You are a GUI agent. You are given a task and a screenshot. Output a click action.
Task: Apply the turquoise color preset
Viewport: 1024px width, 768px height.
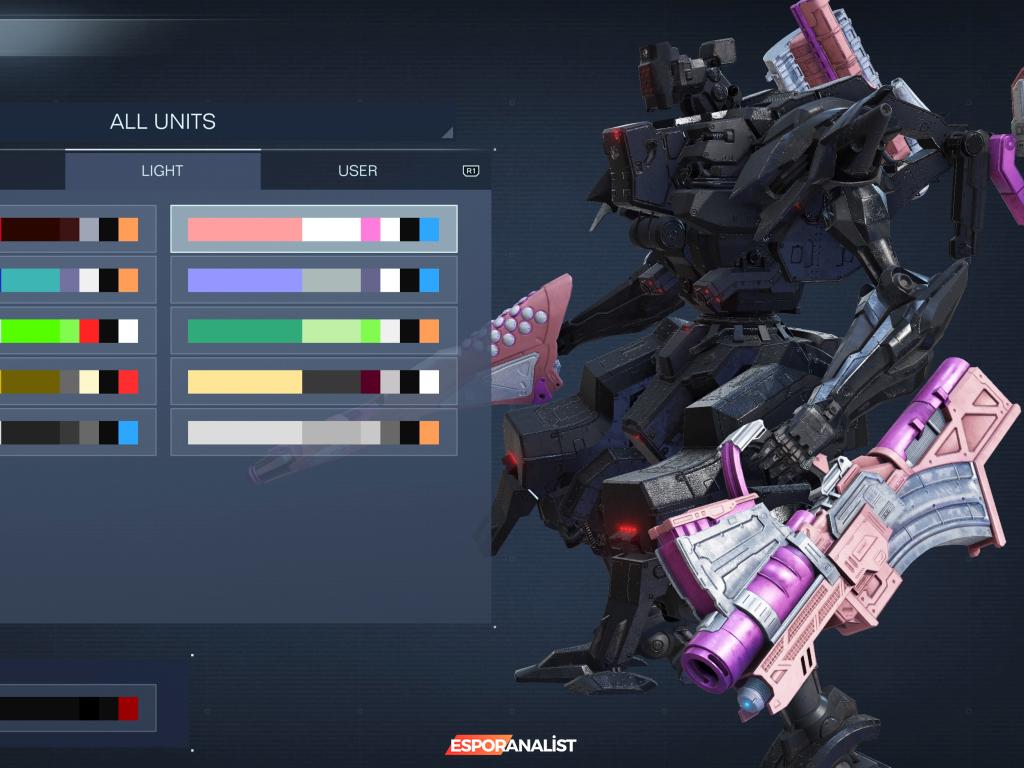pos(70,281)
